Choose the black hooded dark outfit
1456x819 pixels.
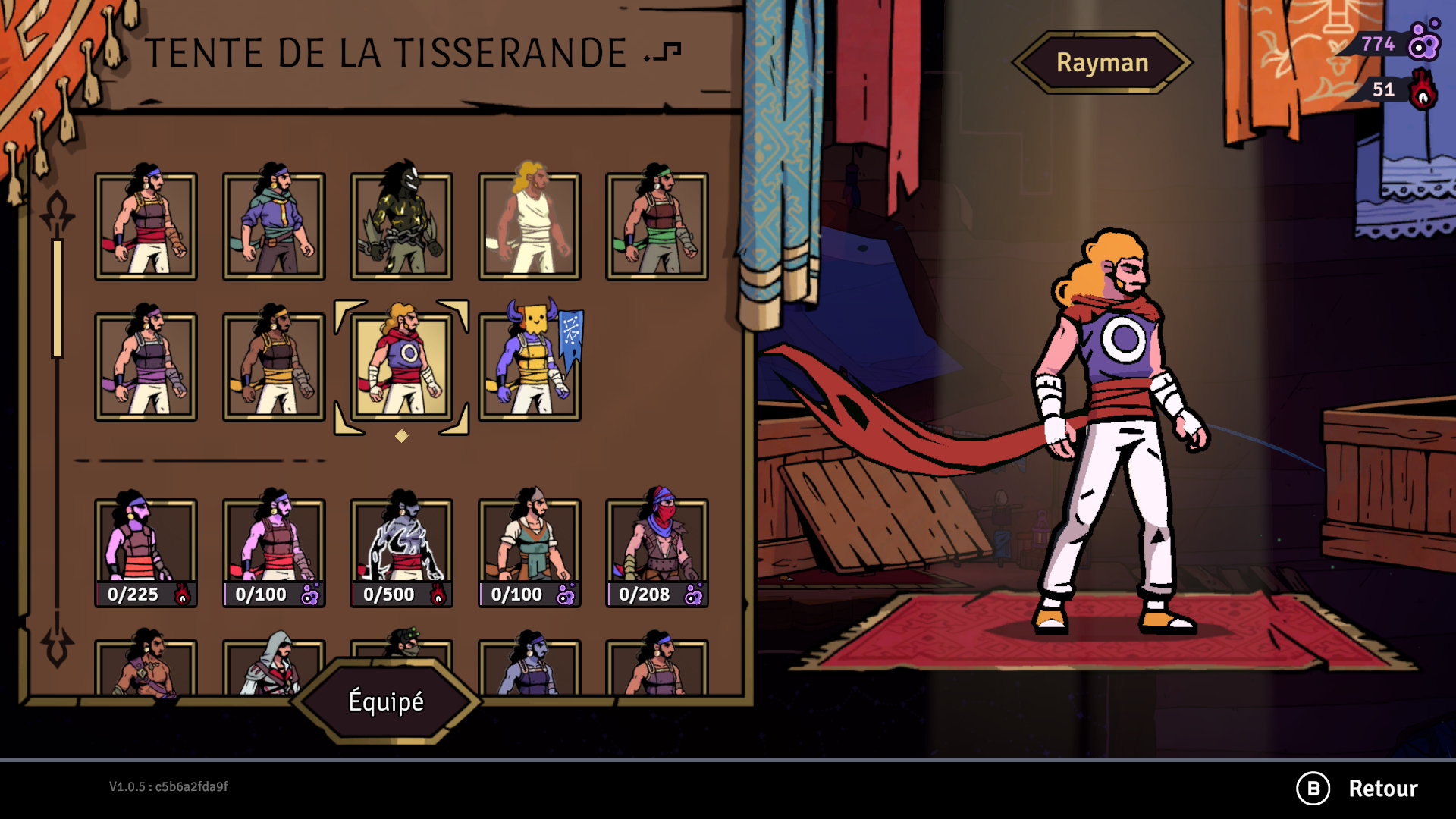coord(401,226)
